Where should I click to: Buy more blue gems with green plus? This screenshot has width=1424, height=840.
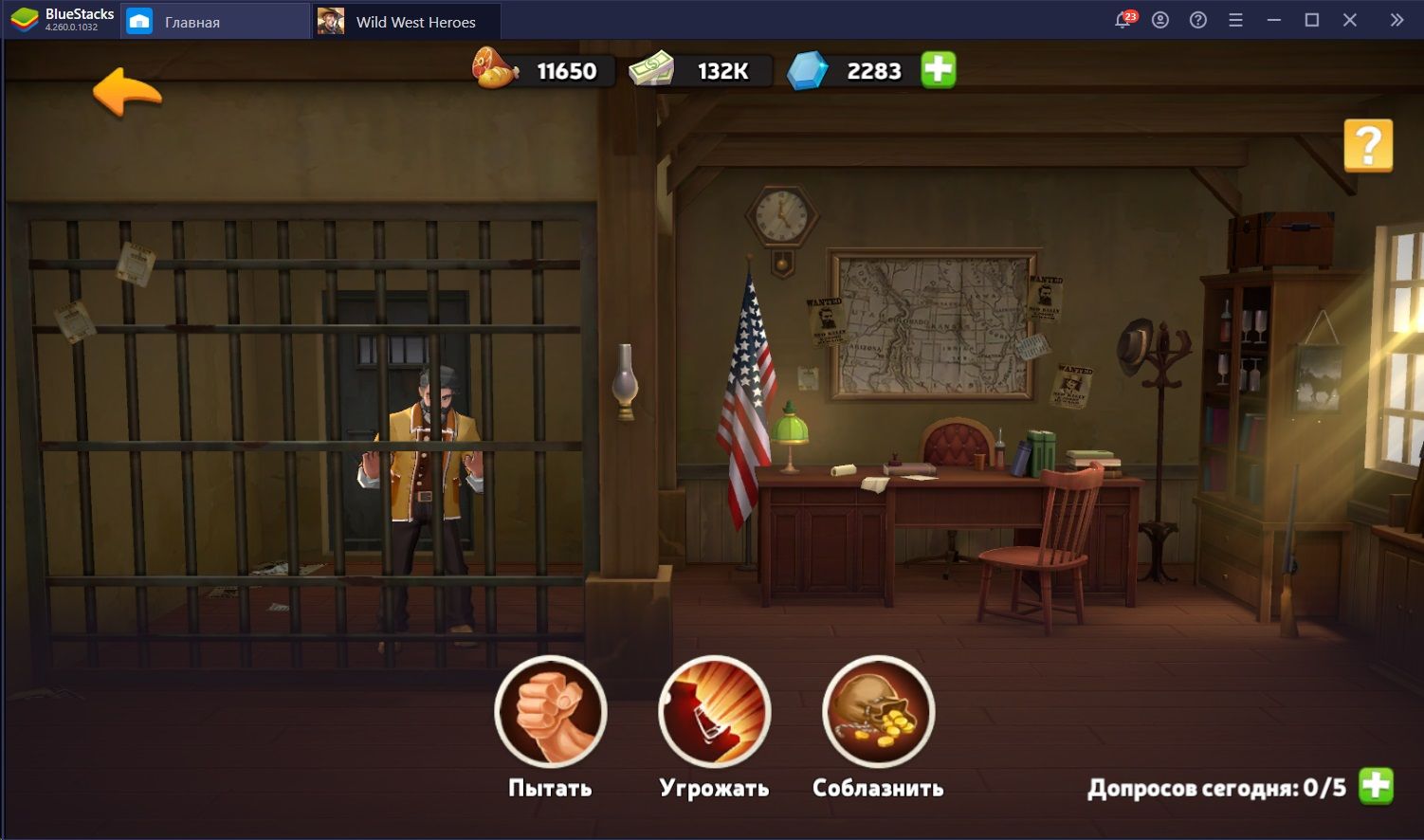click(939, 70)
